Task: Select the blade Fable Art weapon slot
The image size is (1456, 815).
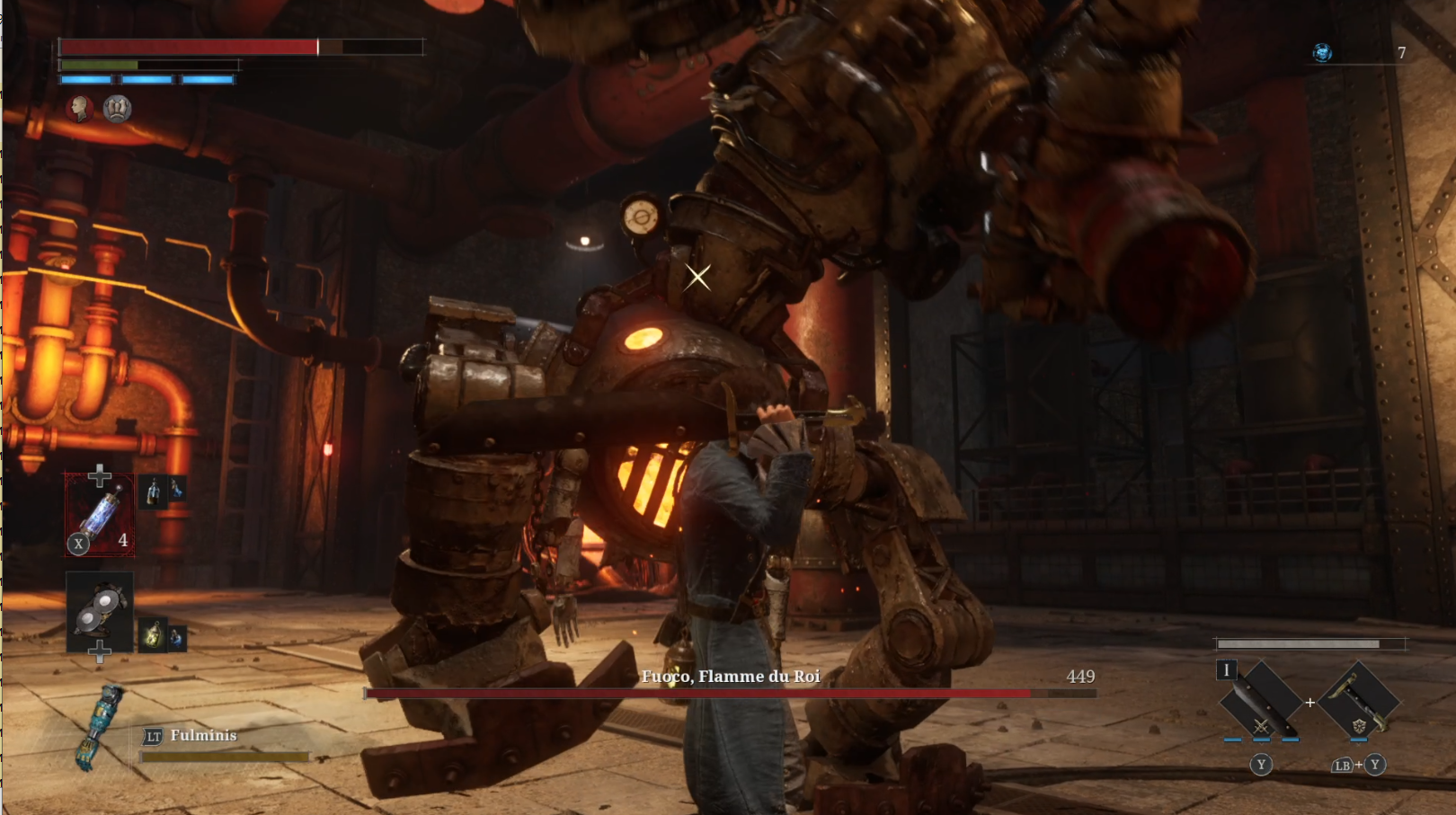Action: [1261, 702]
